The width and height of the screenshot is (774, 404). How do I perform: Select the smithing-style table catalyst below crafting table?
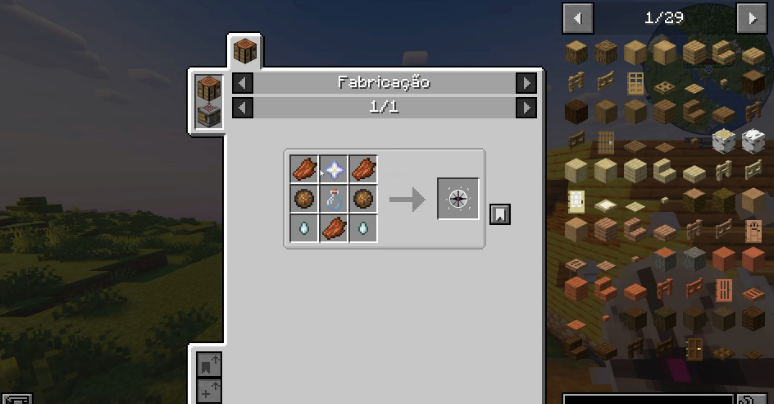(209, 116)
